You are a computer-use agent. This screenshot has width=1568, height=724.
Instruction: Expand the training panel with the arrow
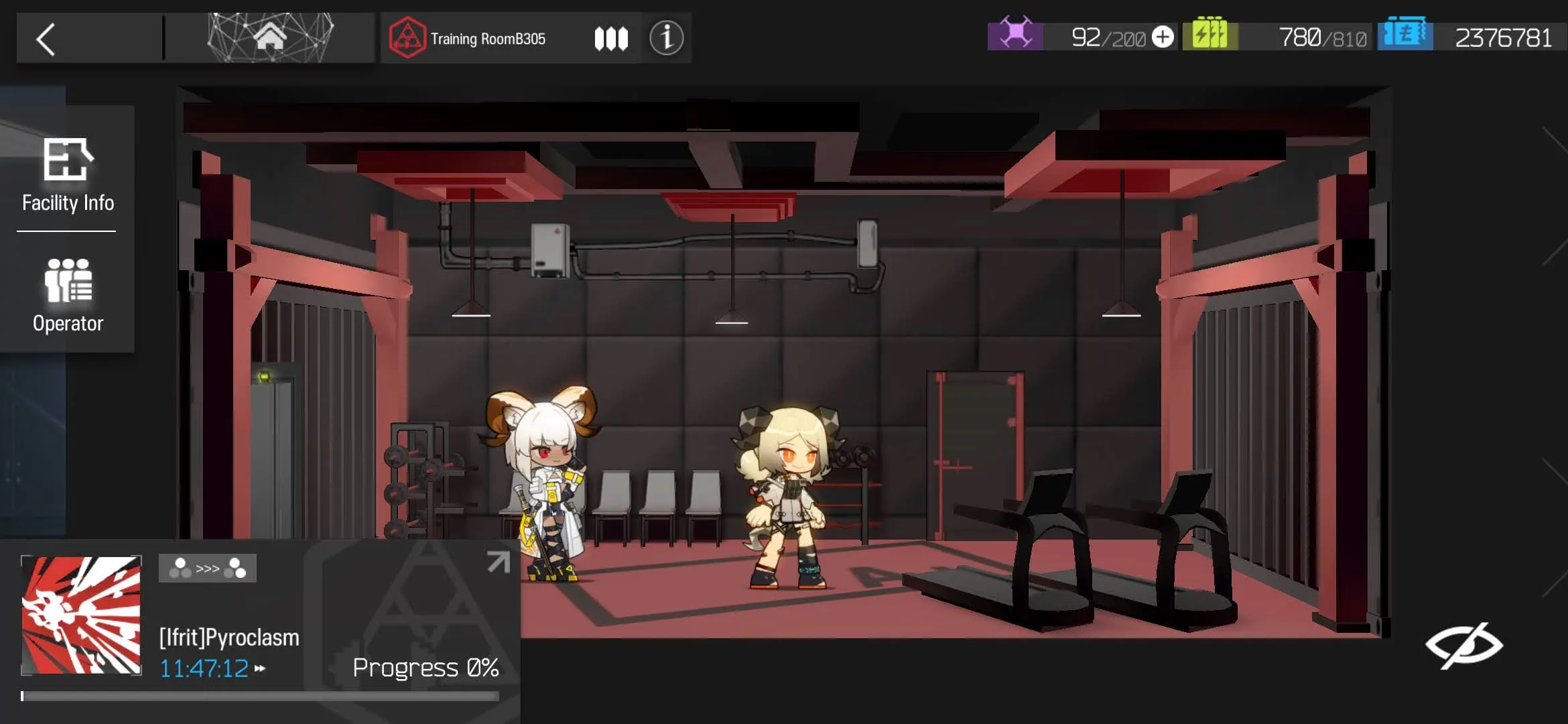[x=498, y=562]
